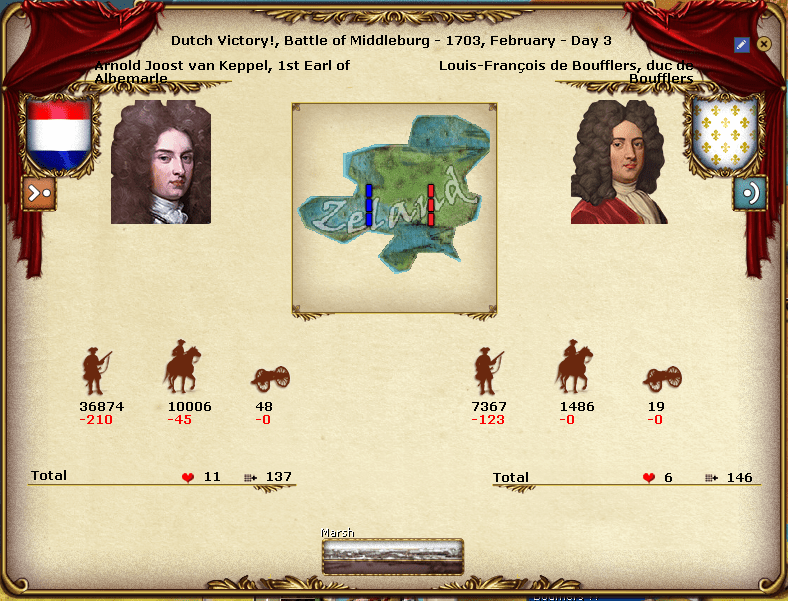The height and width of the screenshot is (601, 788).
Task: Click the blue pencil edit icon
Action: click(741, 44)
